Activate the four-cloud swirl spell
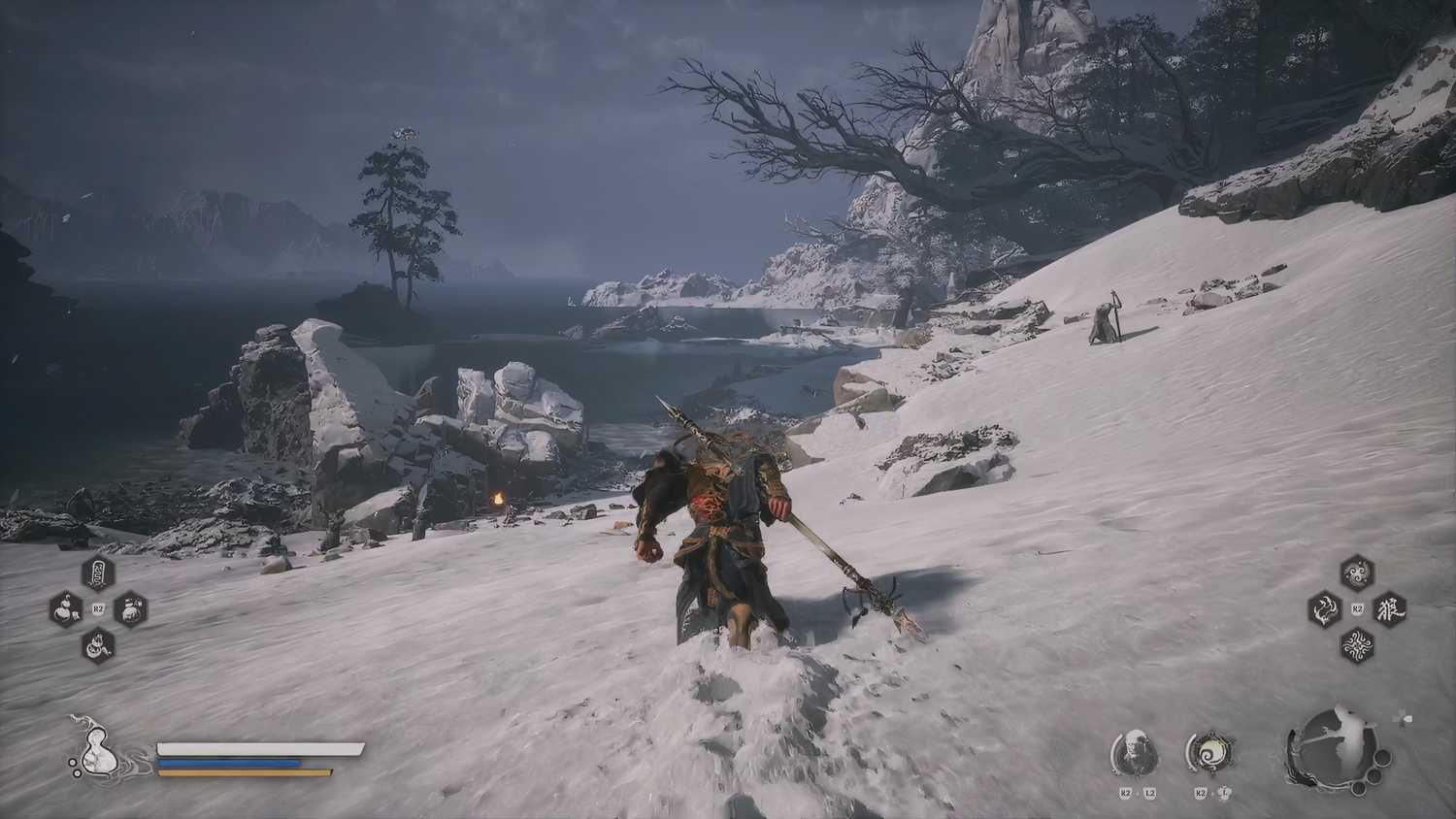The image size is (1456, 819). pos(1356,643)
